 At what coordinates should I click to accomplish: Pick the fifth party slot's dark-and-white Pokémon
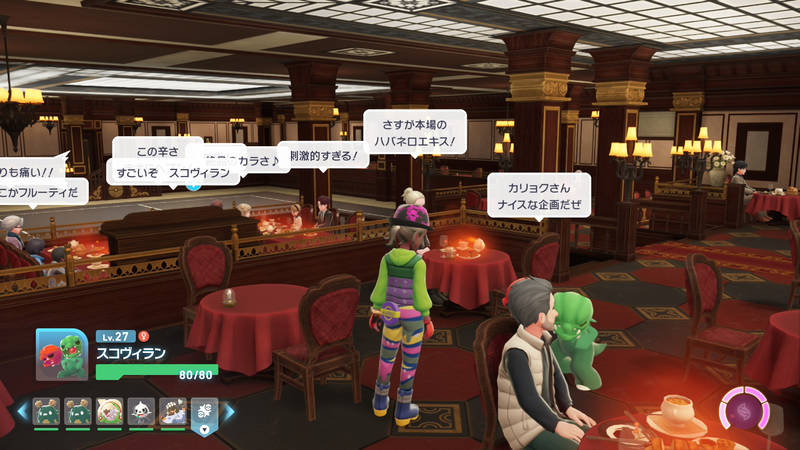point(173,411)
